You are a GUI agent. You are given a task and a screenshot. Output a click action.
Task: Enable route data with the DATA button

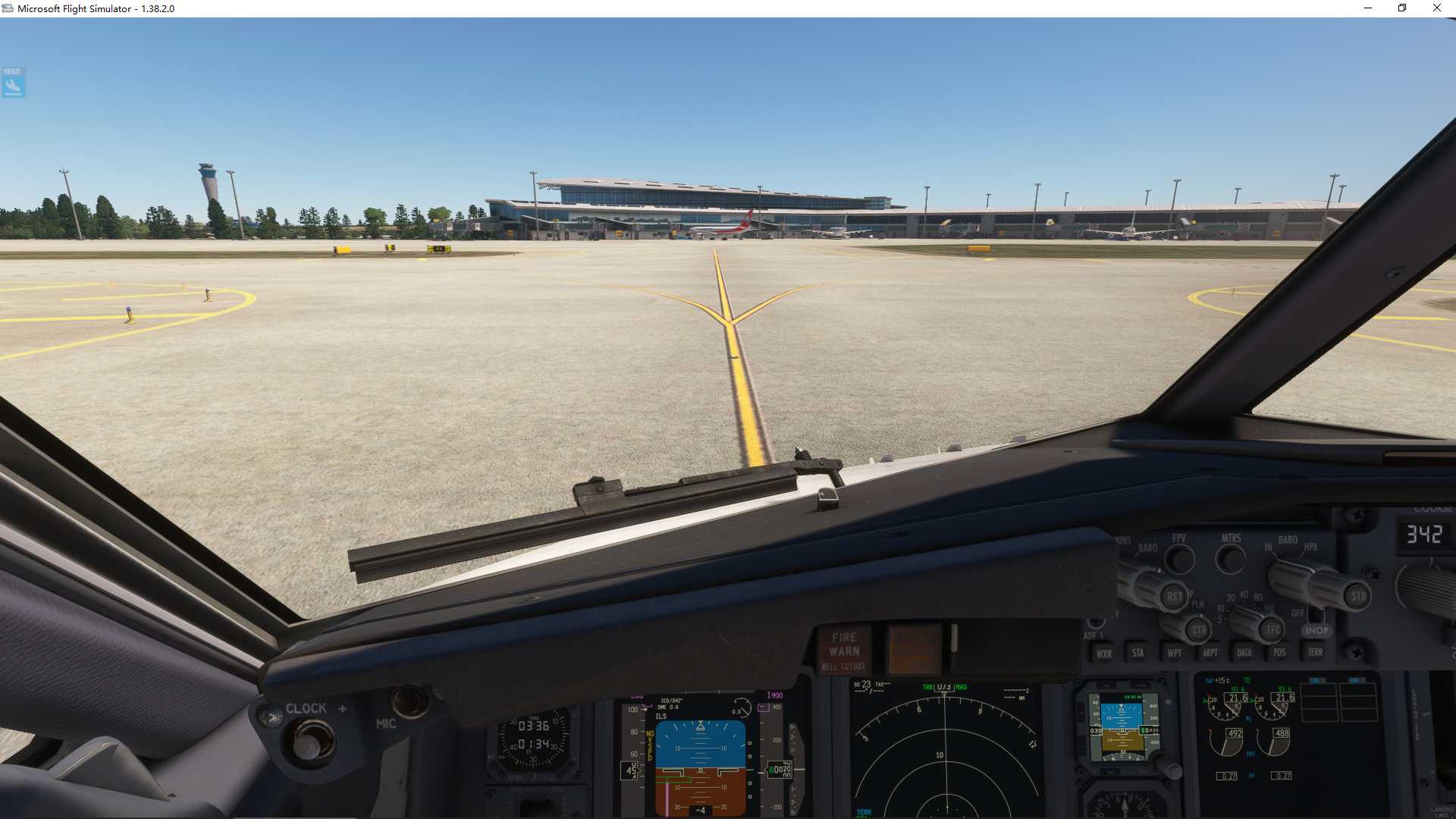pos(1245,653)
